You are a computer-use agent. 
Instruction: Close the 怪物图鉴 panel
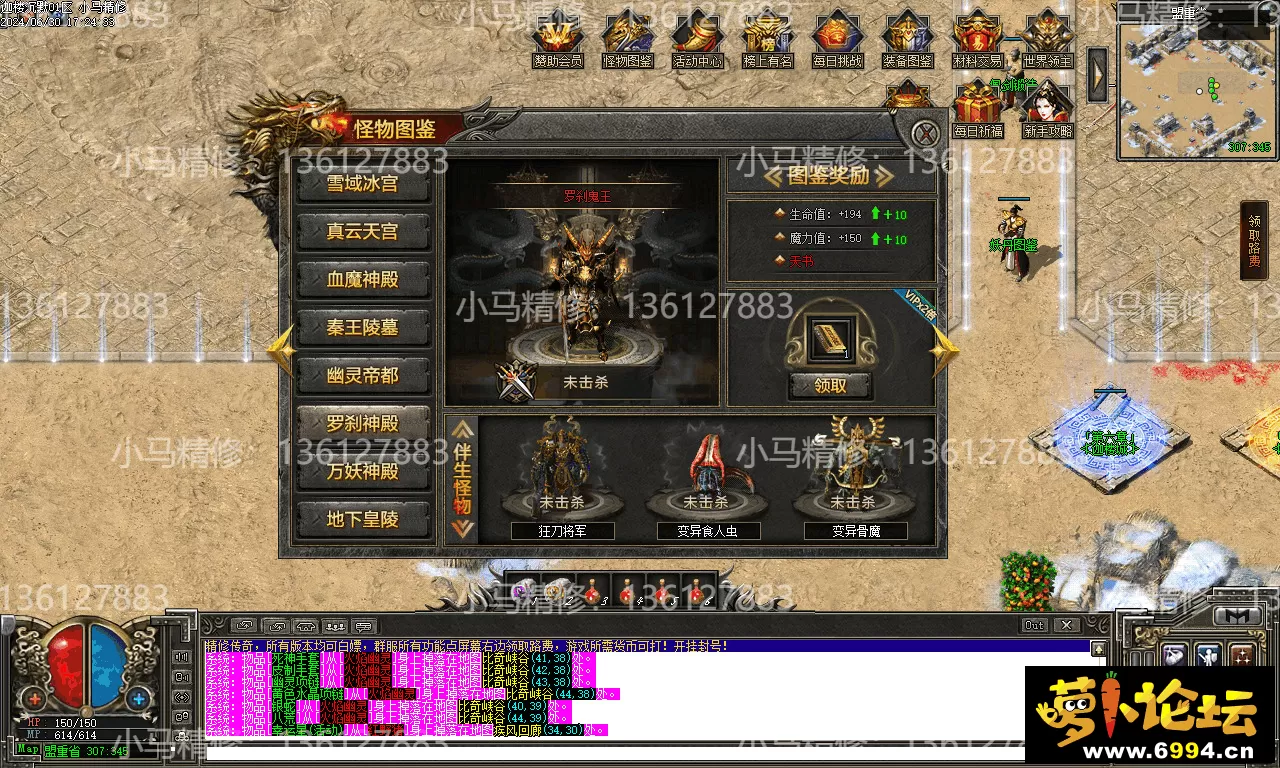(927, 133)
